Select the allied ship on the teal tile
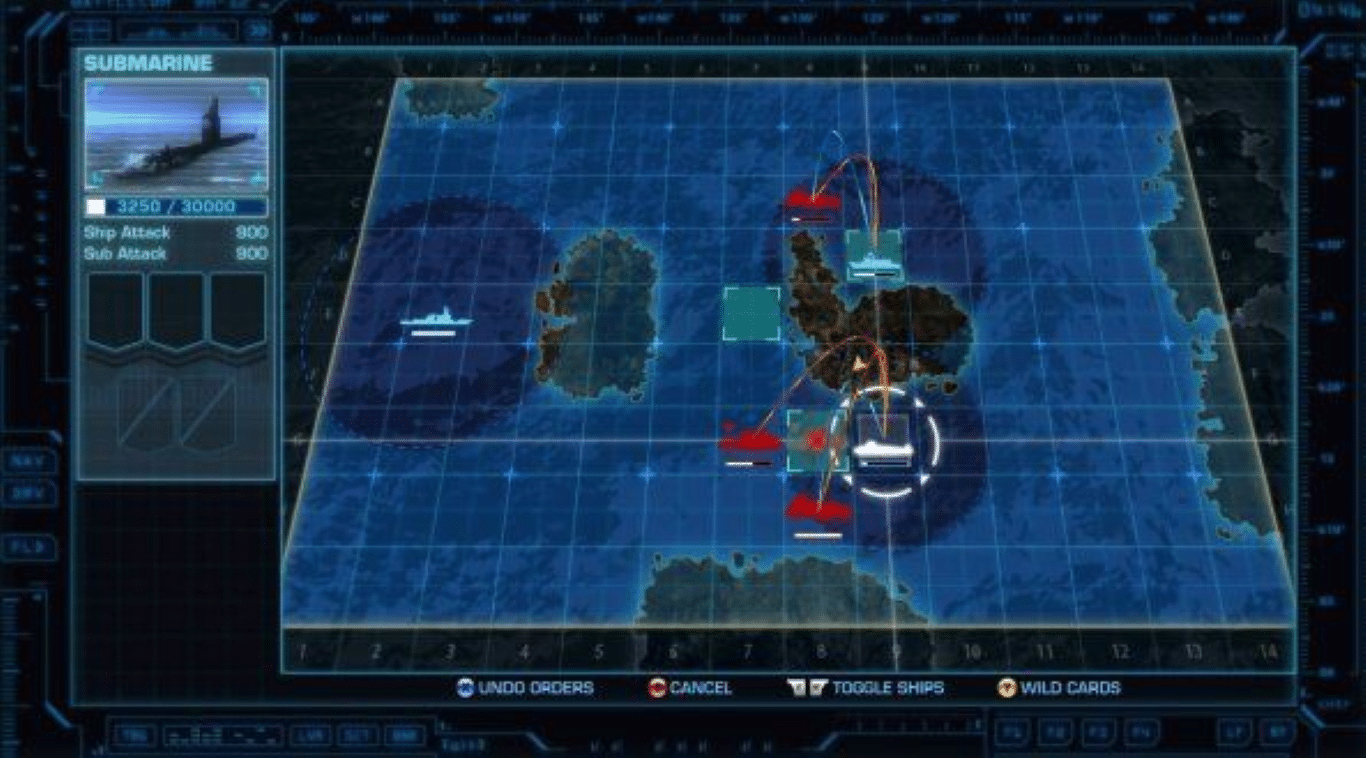The width and height of the screenshot is (1366, 758). 874,258
